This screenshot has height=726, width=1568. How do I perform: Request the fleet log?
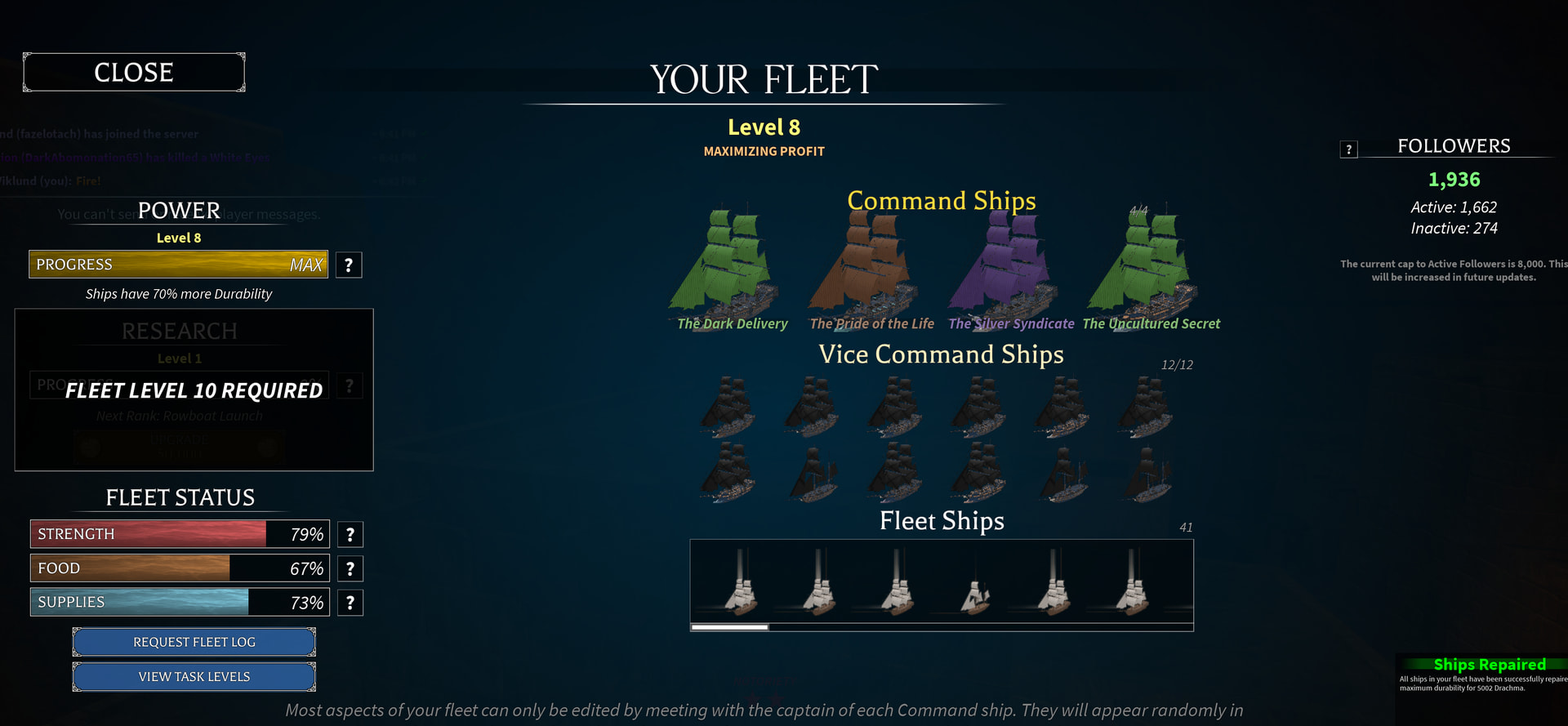tap(194, 643)
